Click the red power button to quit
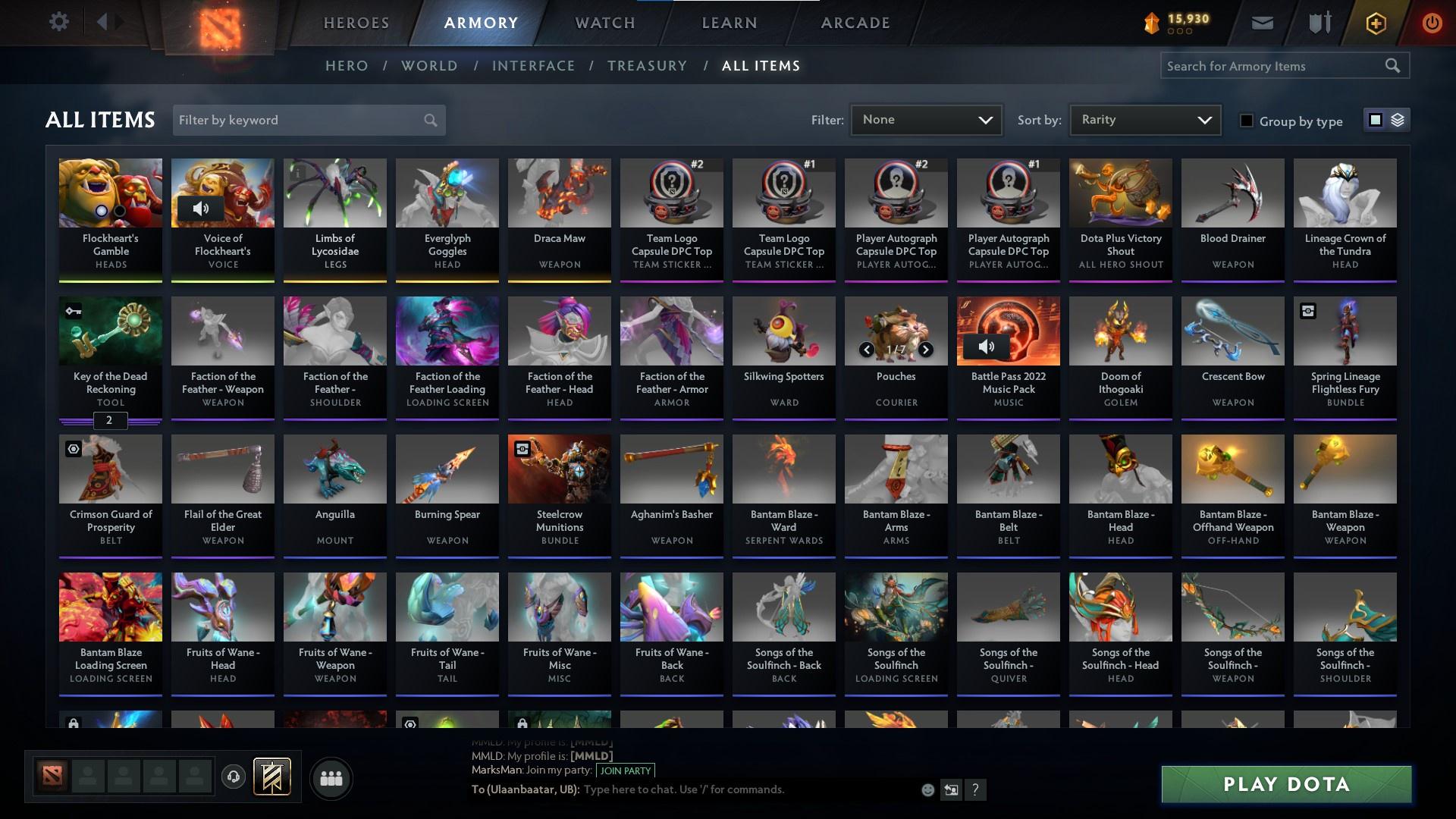The image size is (1456, 819). click(1432, 23)
